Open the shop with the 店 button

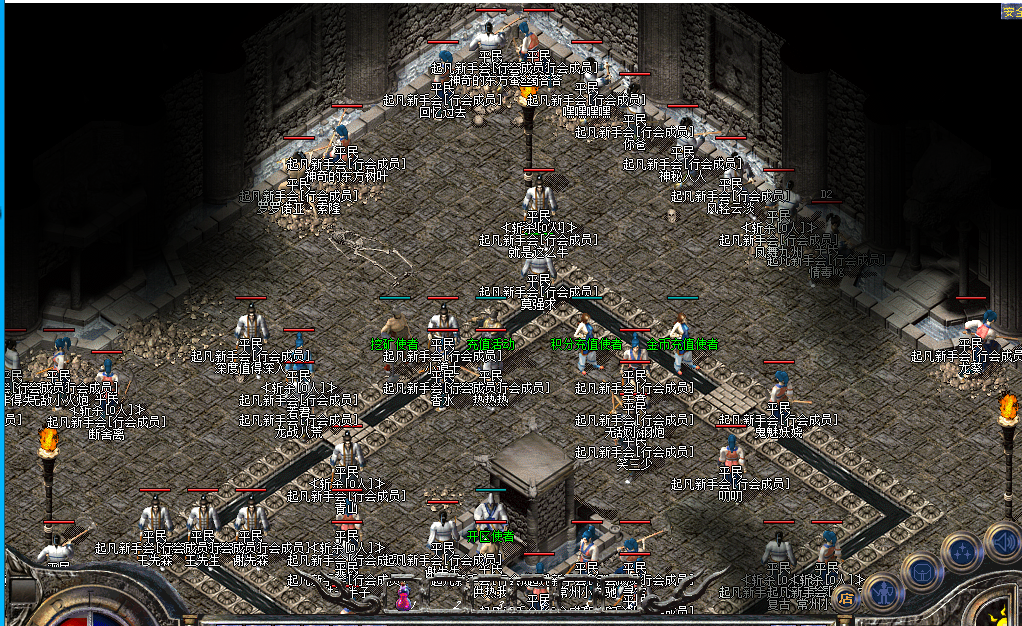pos(847,599)
